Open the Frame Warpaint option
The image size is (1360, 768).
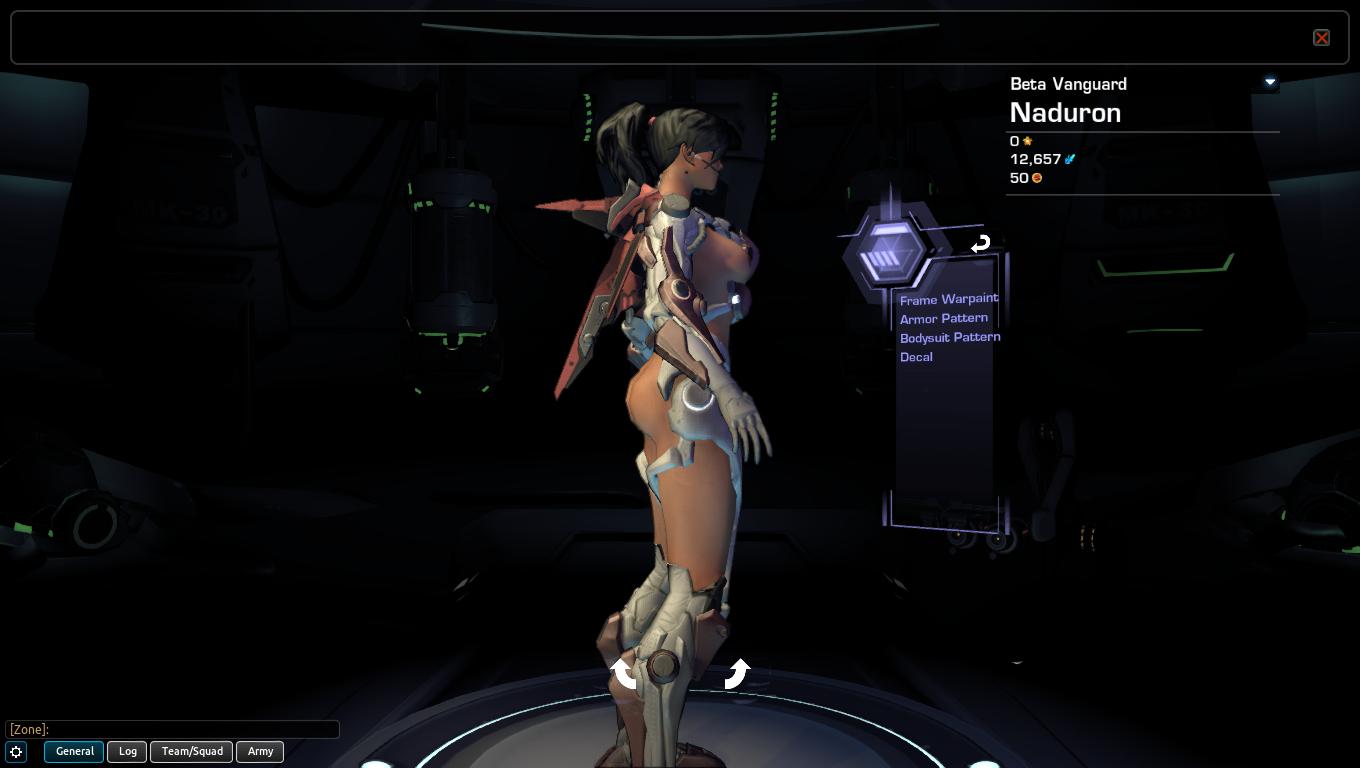(948, 299)
